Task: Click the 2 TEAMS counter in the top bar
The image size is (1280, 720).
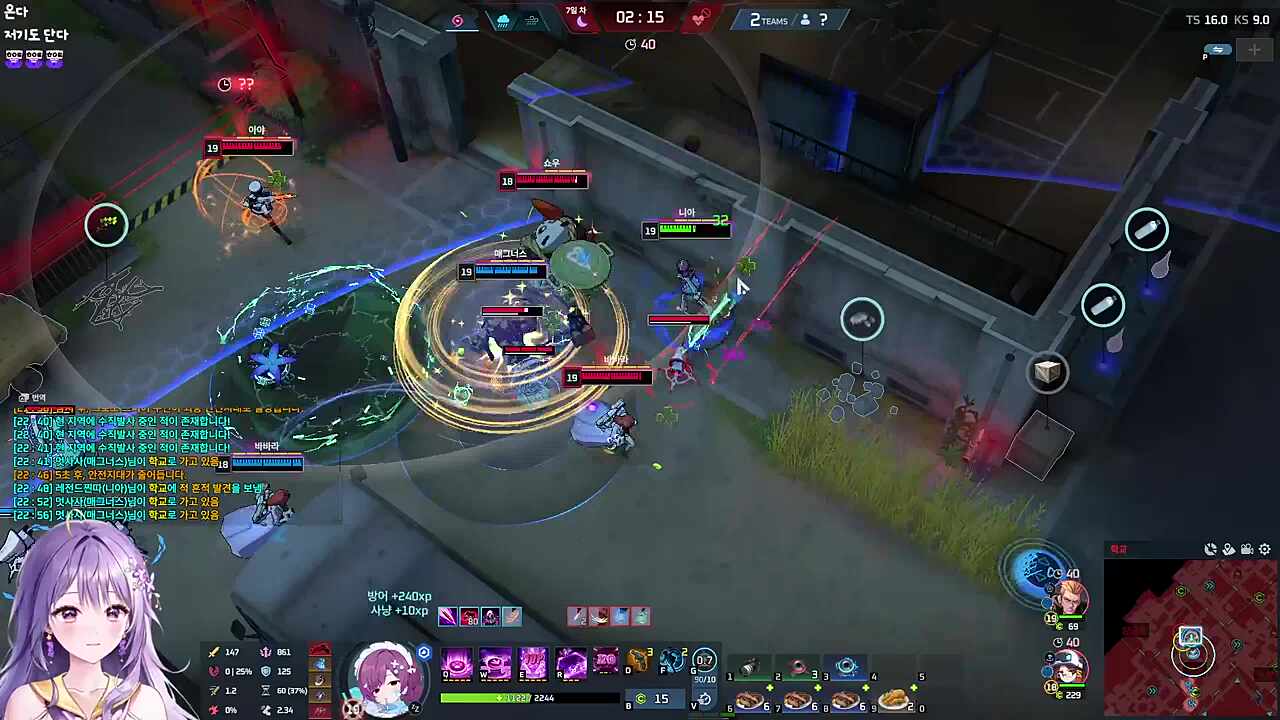Action: (768, 20)
